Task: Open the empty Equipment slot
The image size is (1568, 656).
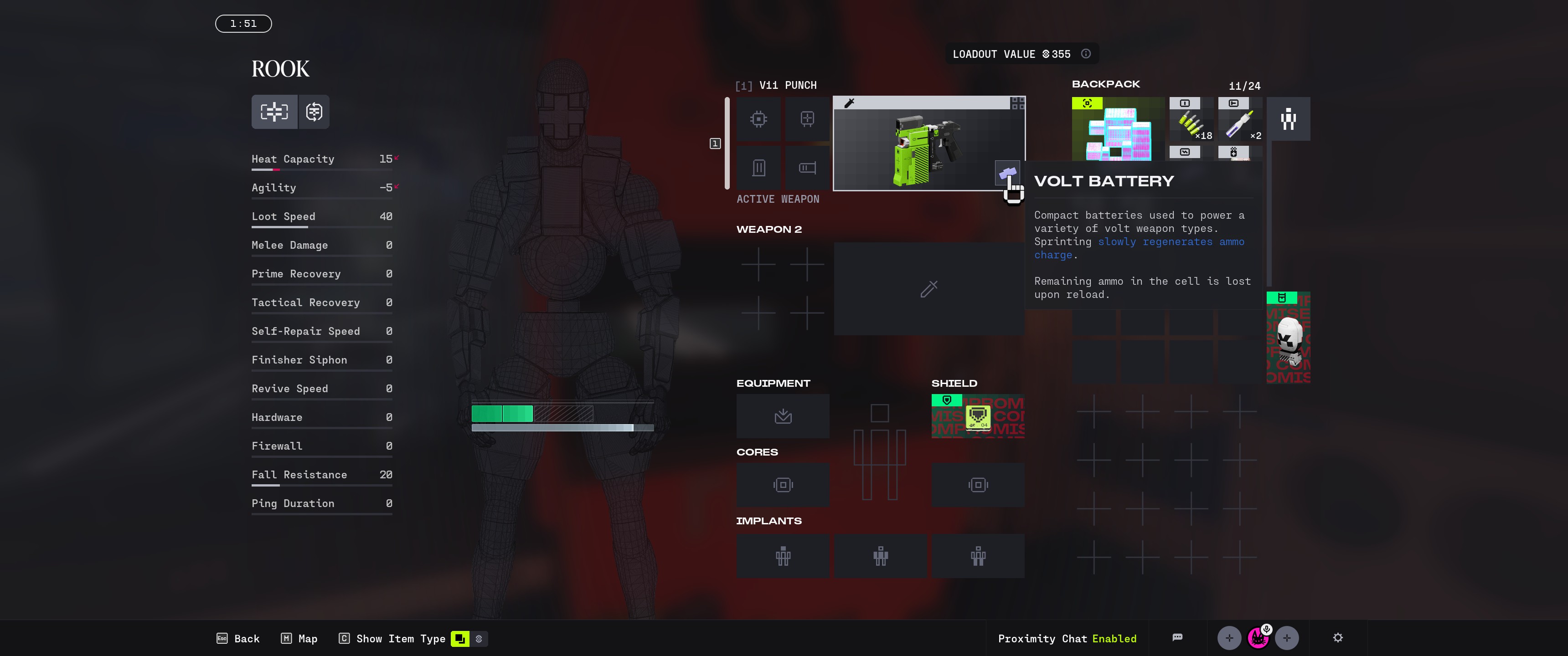Action: tap(783, 416)
